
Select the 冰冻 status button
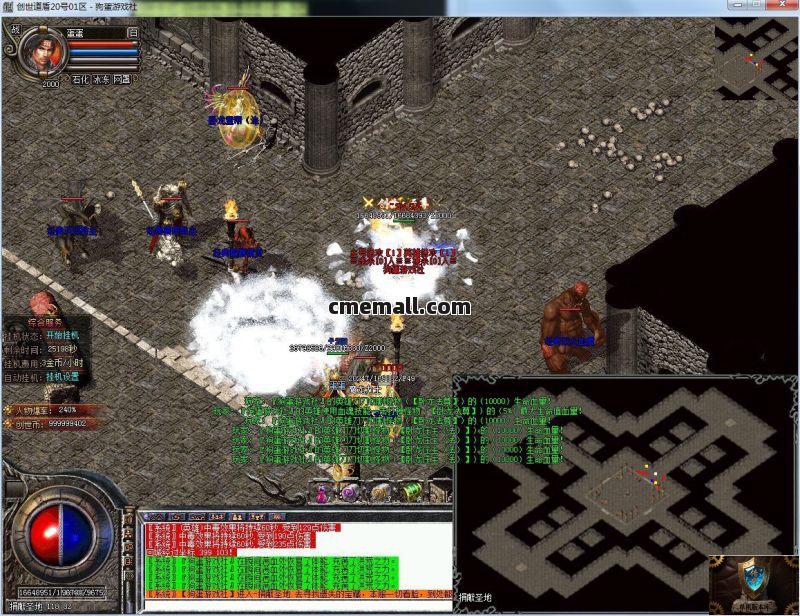pyautogui.click(x=102, y=78)
